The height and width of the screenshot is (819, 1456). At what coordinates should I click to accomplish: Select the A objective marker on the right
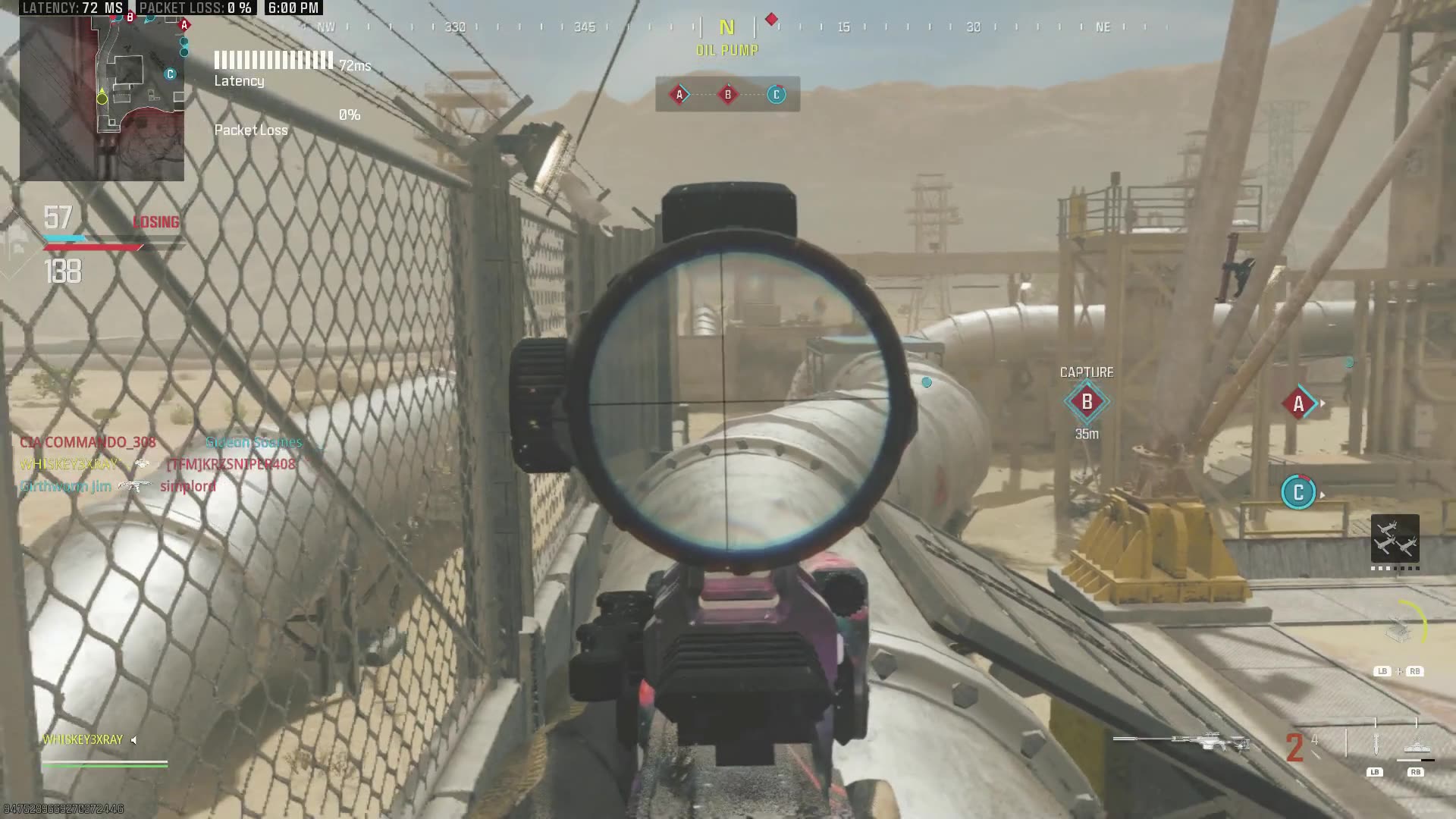pos(1298,403)
